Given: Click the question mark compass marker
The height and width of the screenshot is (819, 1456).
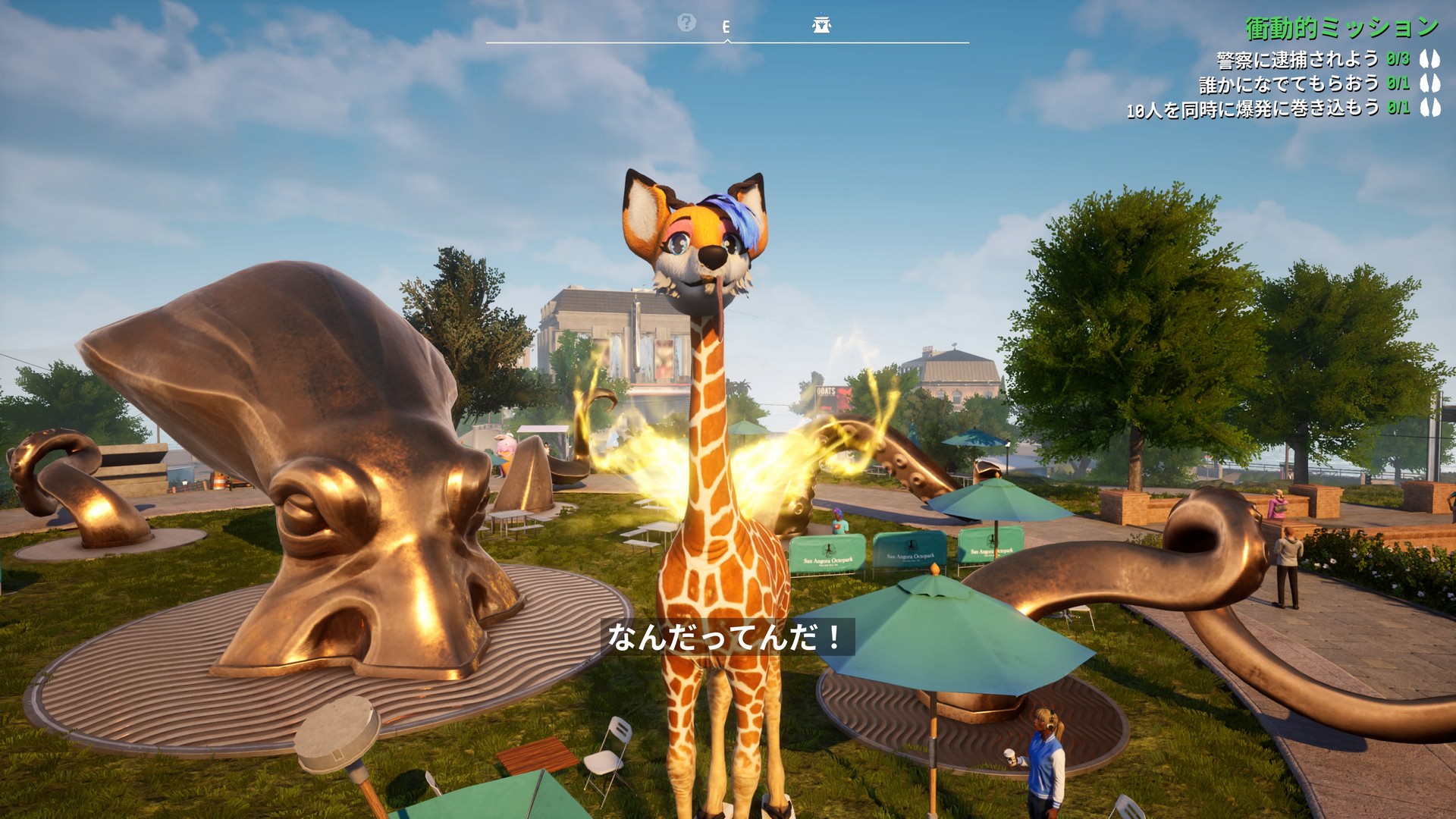Looking at the screenshot, I should click(686, 23).
